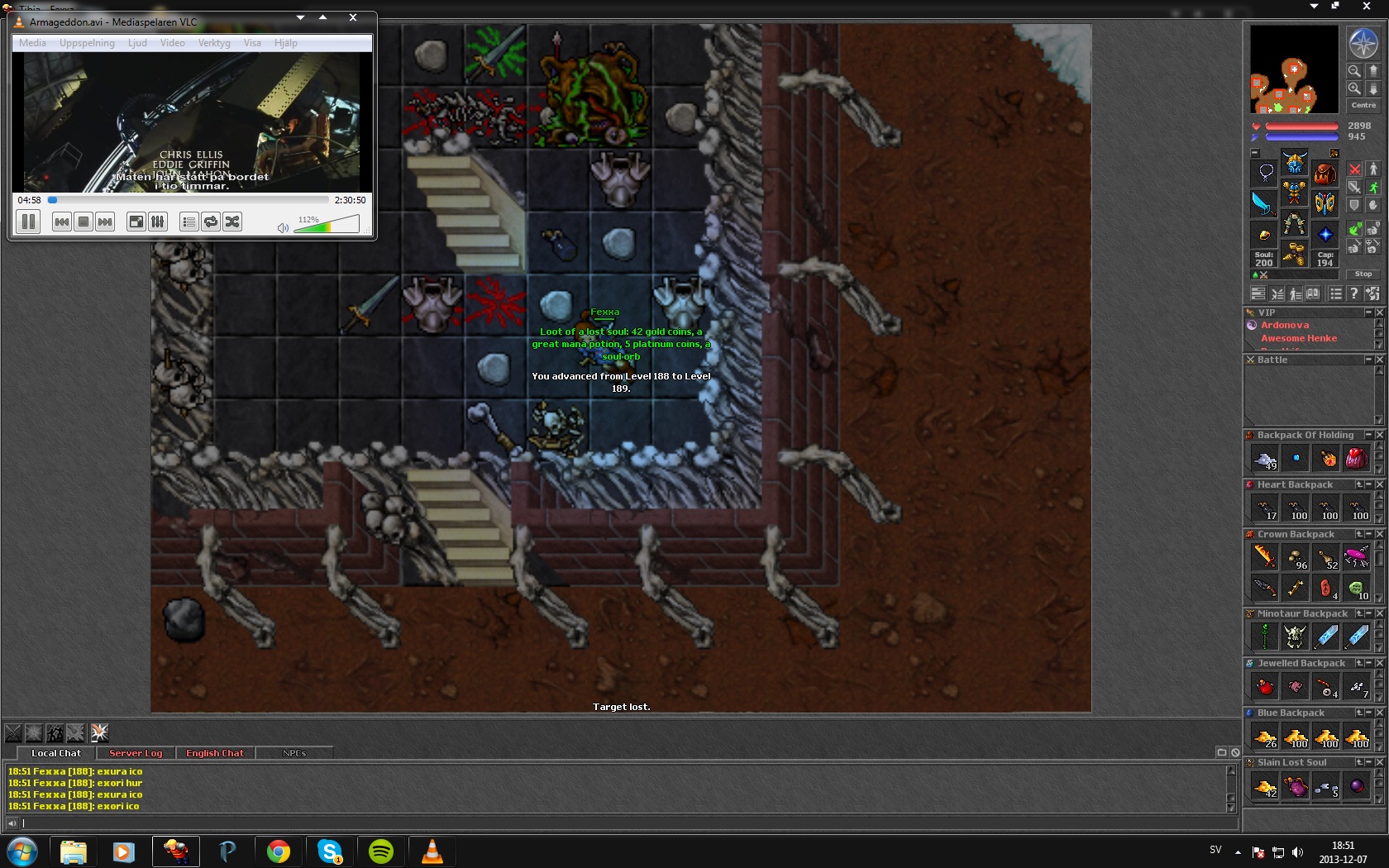Screen dimensions: 1389x868
Task: Enable the green running chase mode
Action: [1373, 188]
